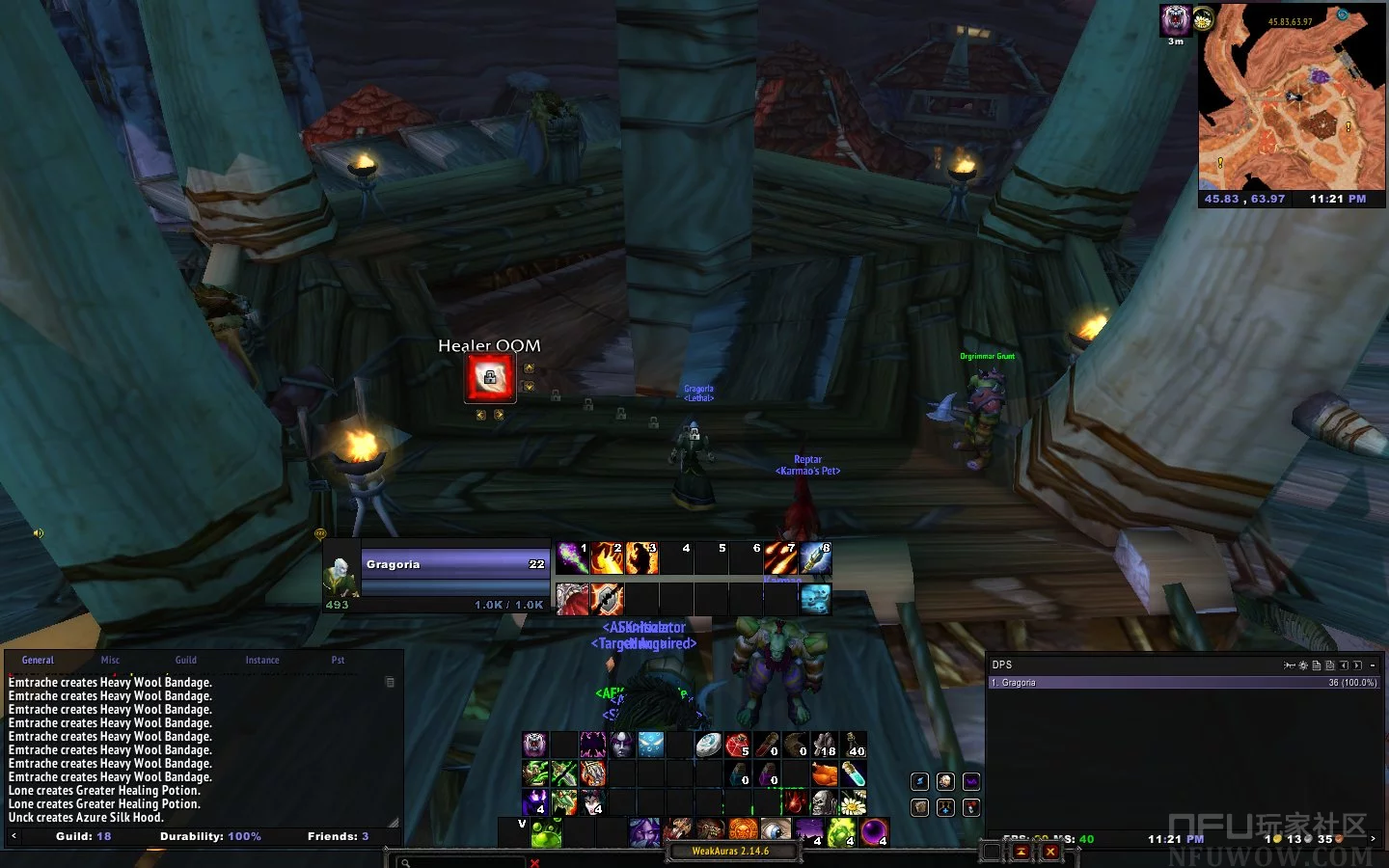Click the red X button on bottom bar

pos(1050,852)
